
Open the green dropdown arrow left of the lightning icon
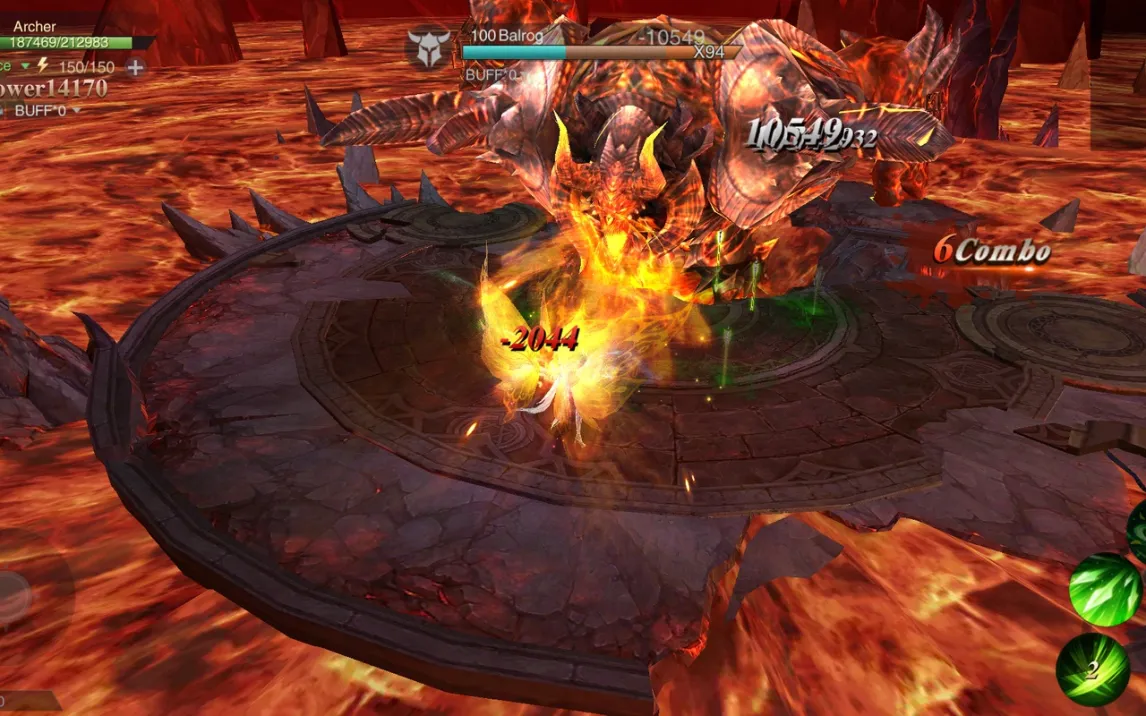point(26,67)
